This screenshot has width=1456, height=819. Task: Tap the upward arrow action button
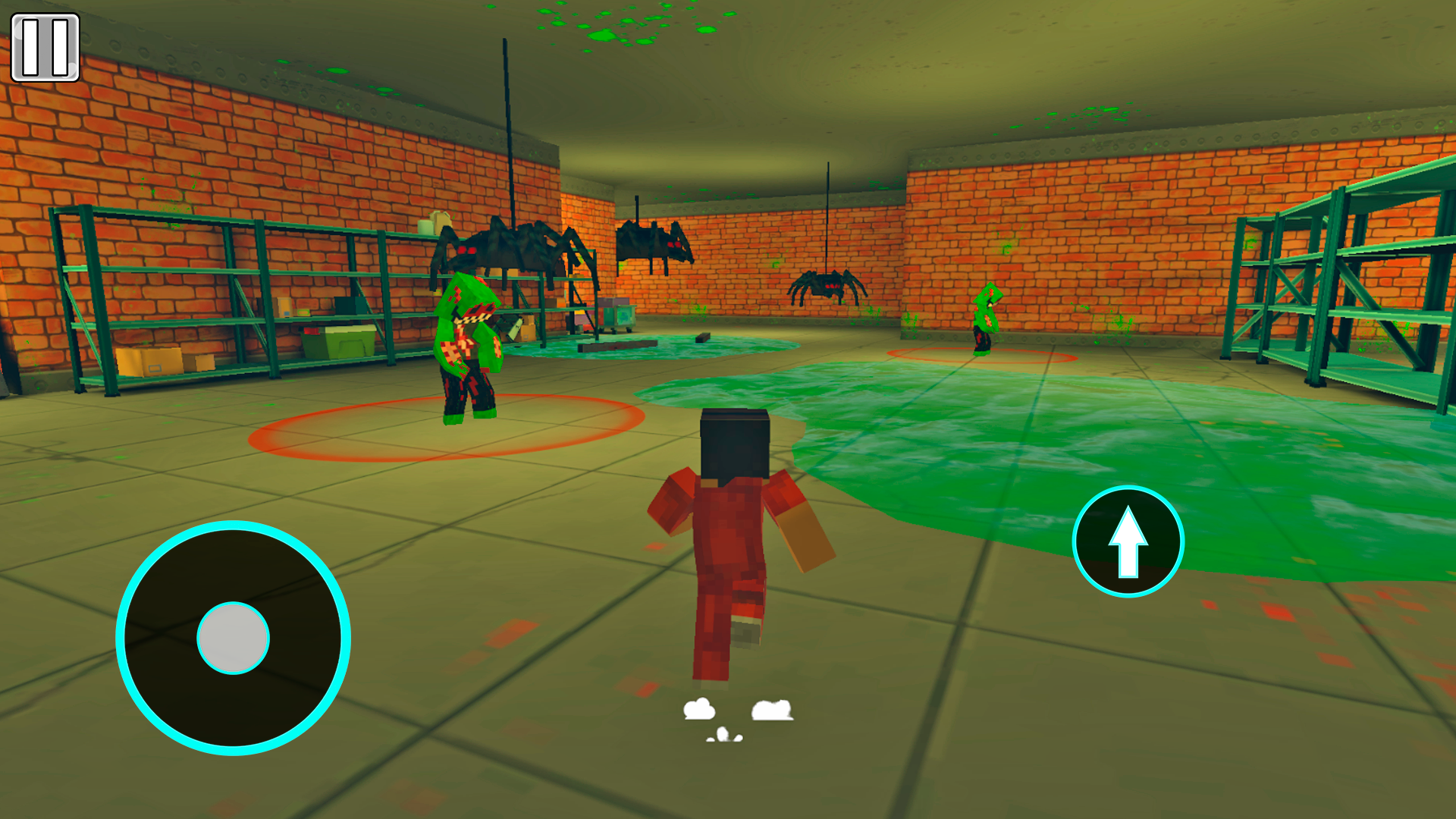pyautogui.click(x=1128, y=540)
